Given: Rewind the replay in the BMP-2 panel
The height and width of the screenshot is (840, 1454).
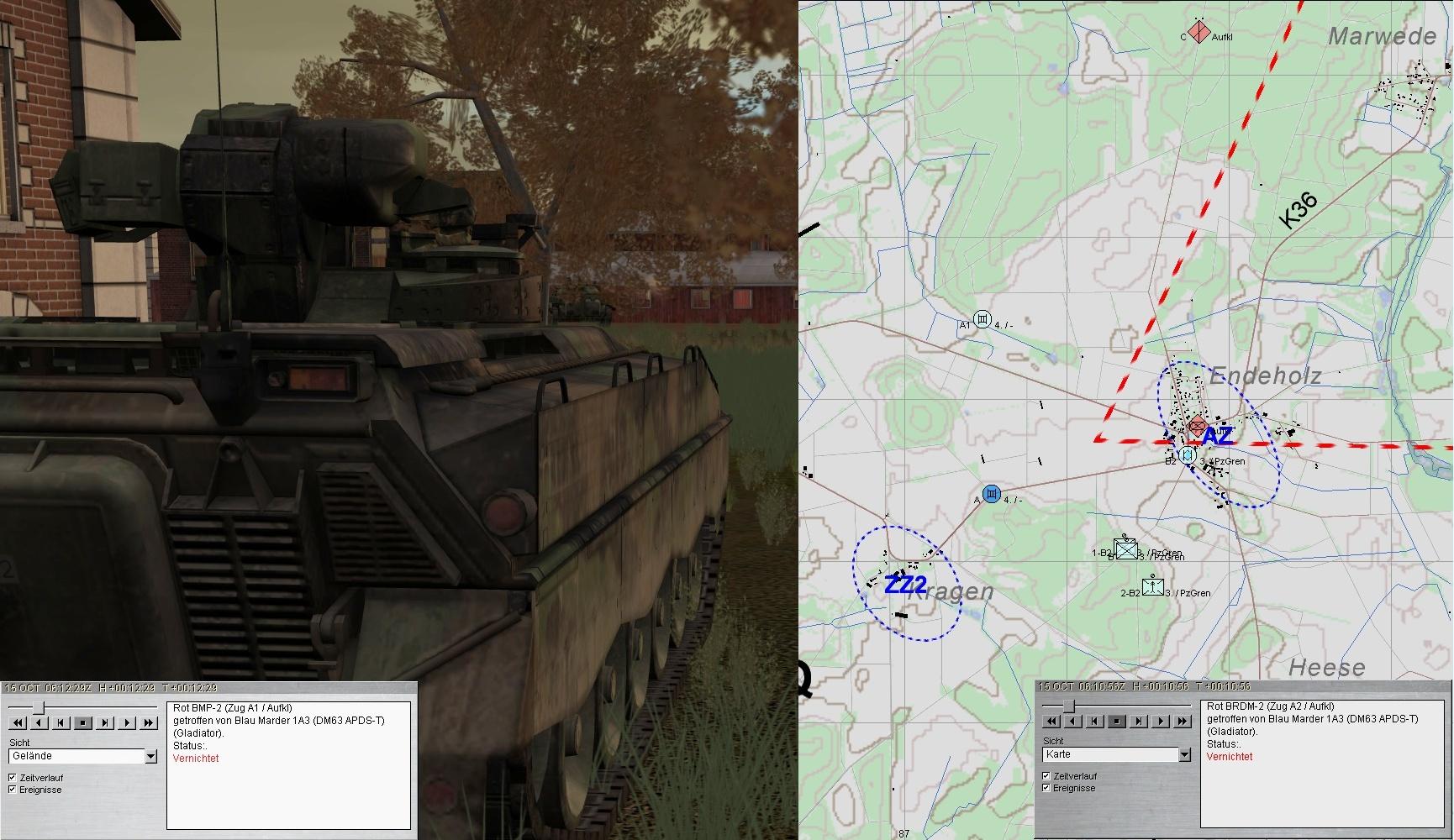Looking at the screenshot, I should 18,722.
